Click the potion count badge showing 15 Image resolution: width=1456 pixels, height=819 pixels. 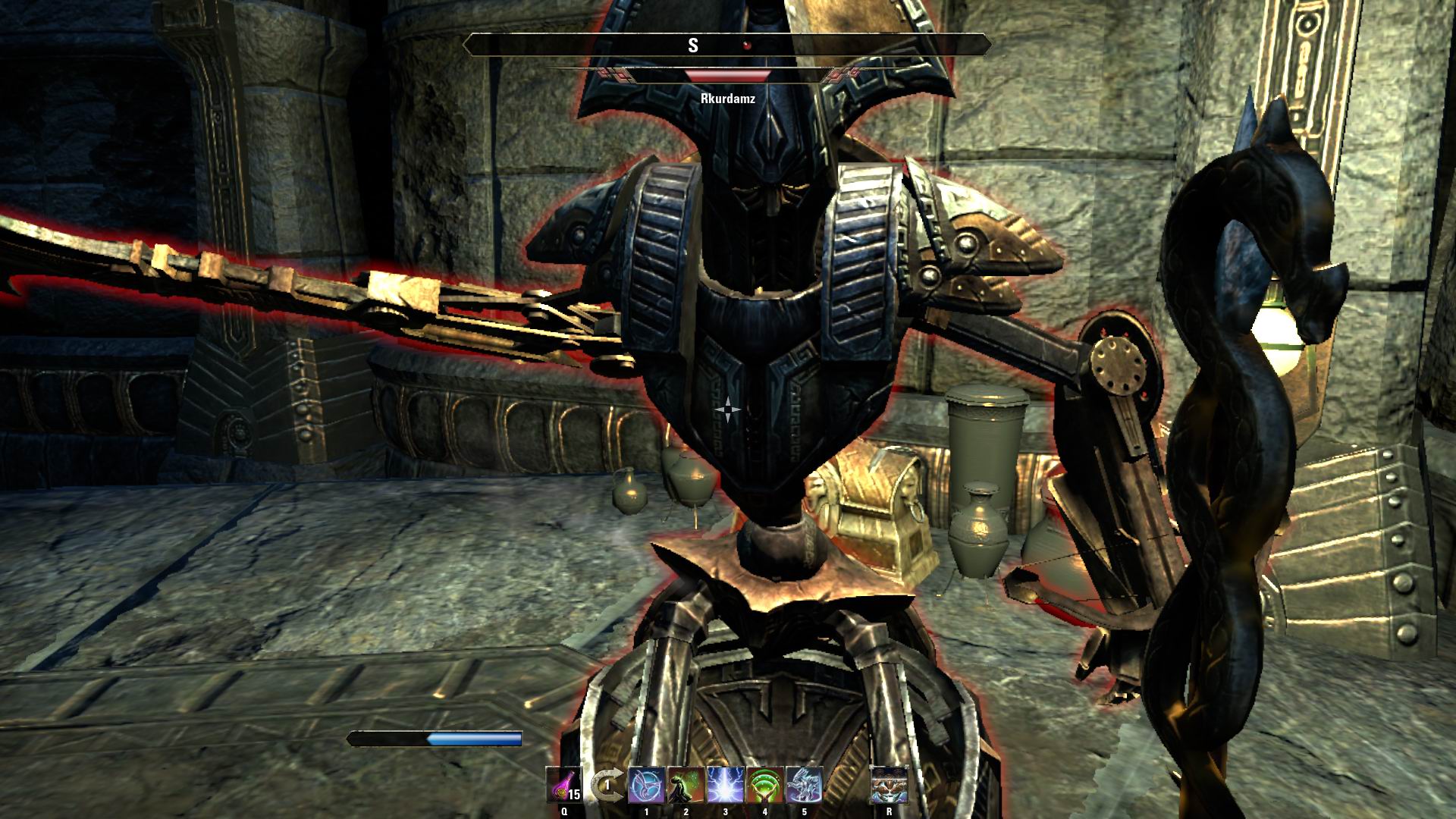click(573, 794)
